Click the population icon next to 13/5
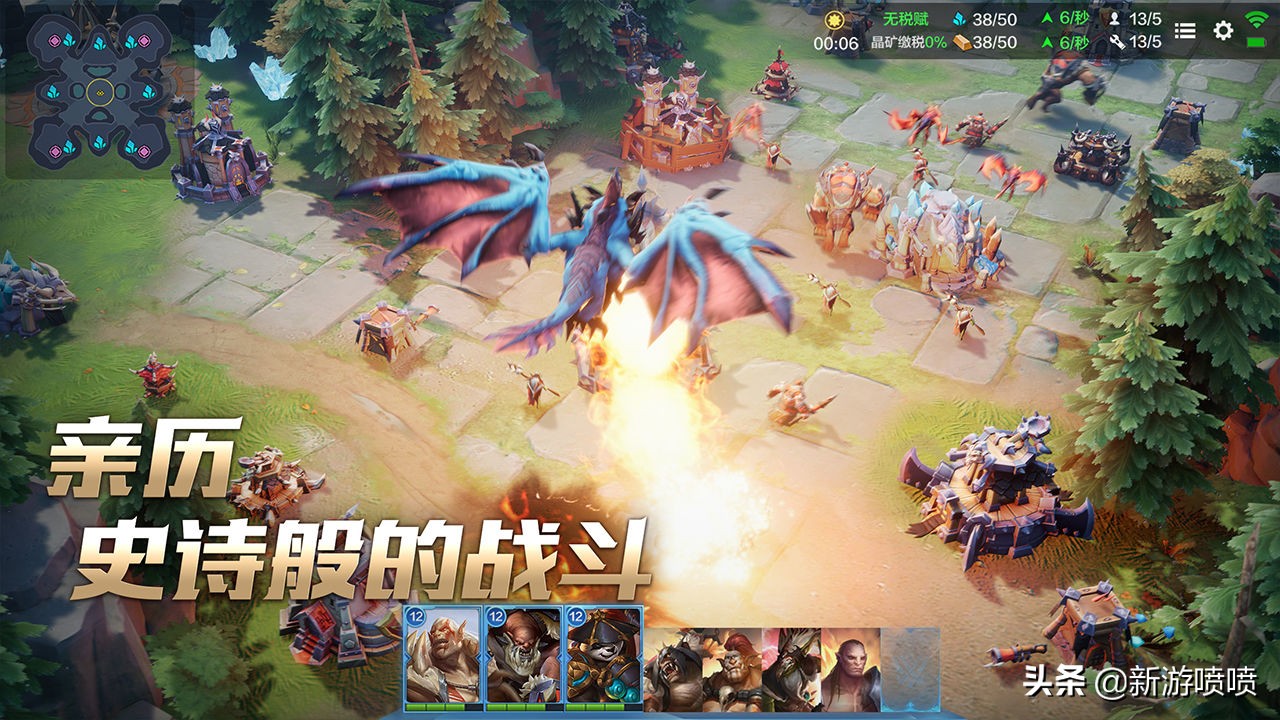 pos(1115,17)
